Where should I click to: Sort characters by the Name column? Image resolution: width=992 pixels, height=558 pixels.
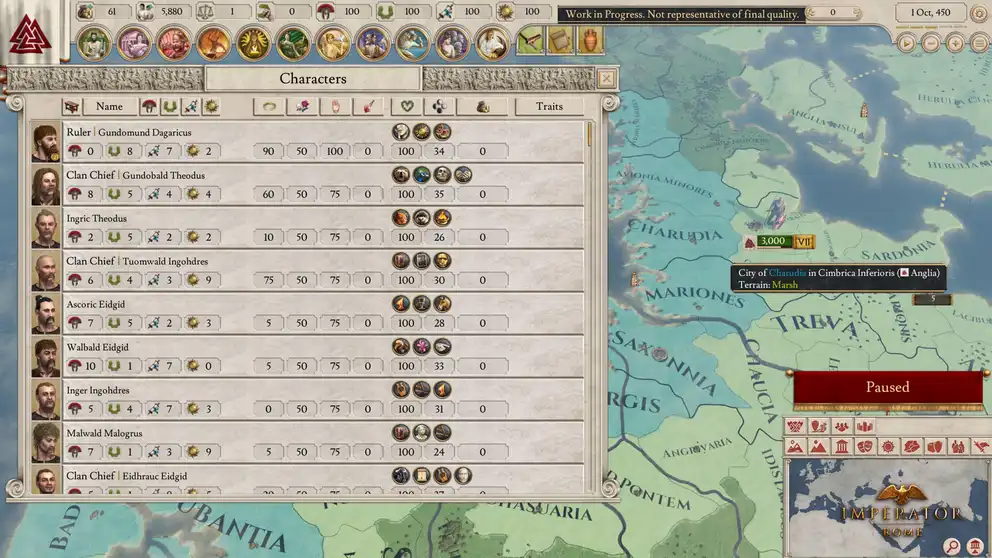coord(109,106)
